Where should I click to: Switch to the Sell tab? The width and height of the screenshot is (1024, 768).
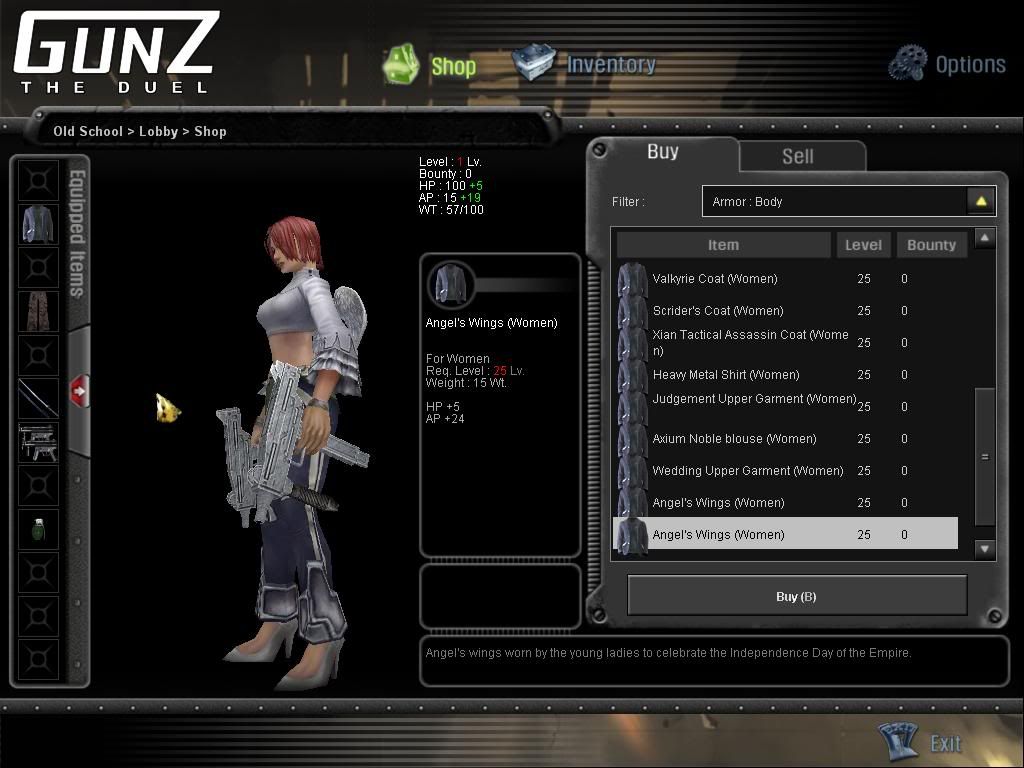tap(797, 156)
